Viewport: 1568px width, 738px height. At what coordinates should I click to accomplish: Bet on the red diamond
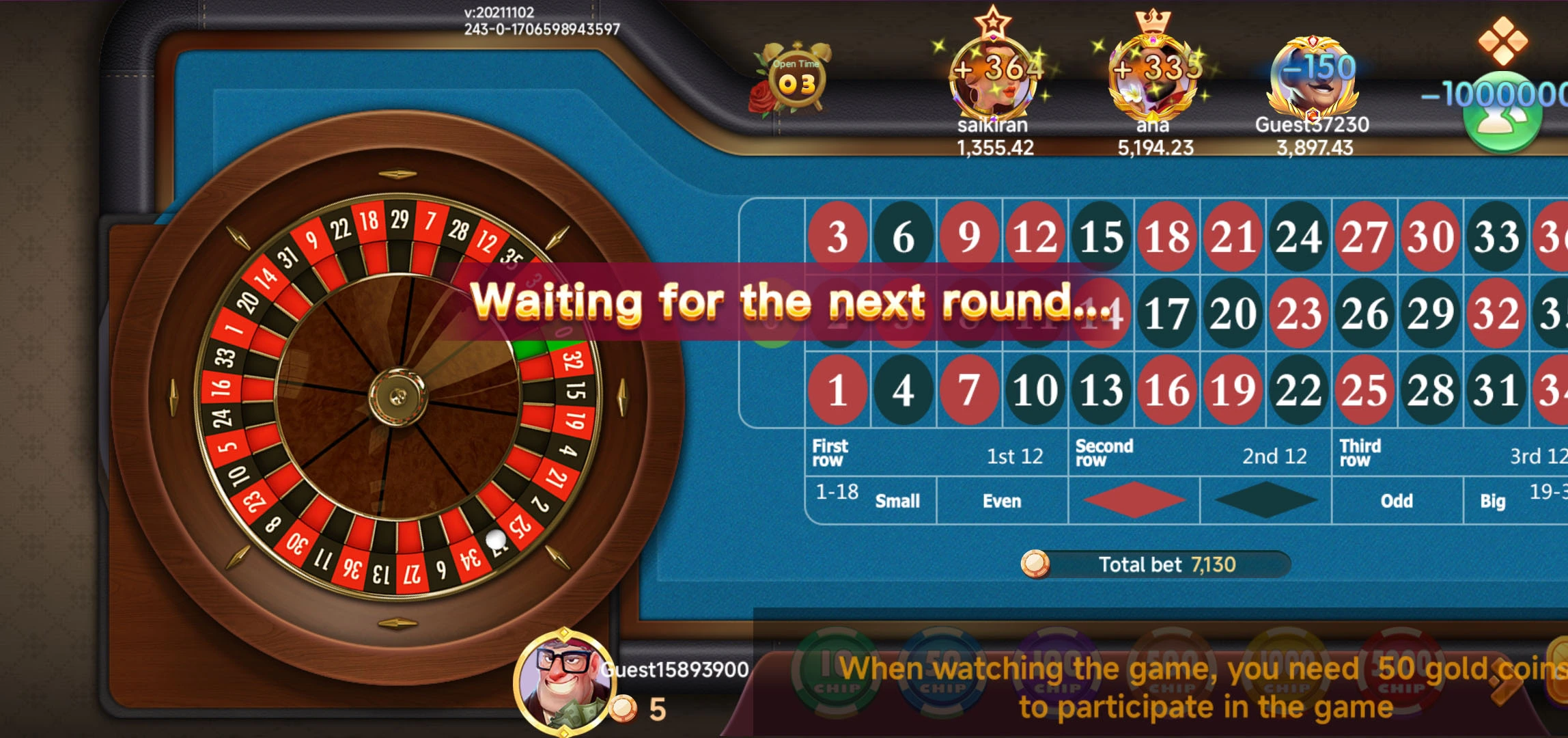tap(1134, 501)
